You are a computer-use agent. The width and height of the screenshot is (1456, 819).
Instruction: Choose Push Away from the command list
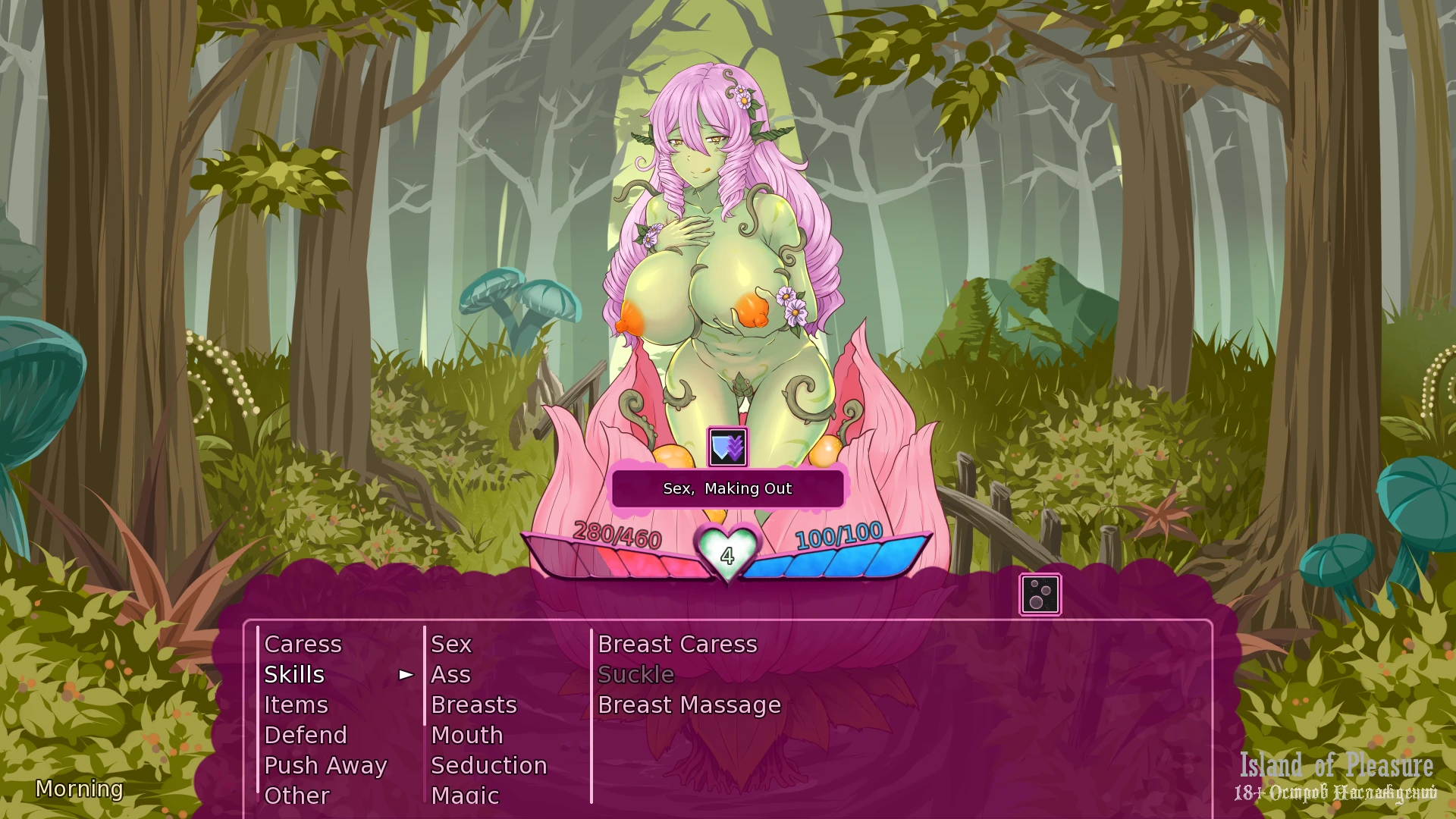pyautogui.click(x=325, y=765)
